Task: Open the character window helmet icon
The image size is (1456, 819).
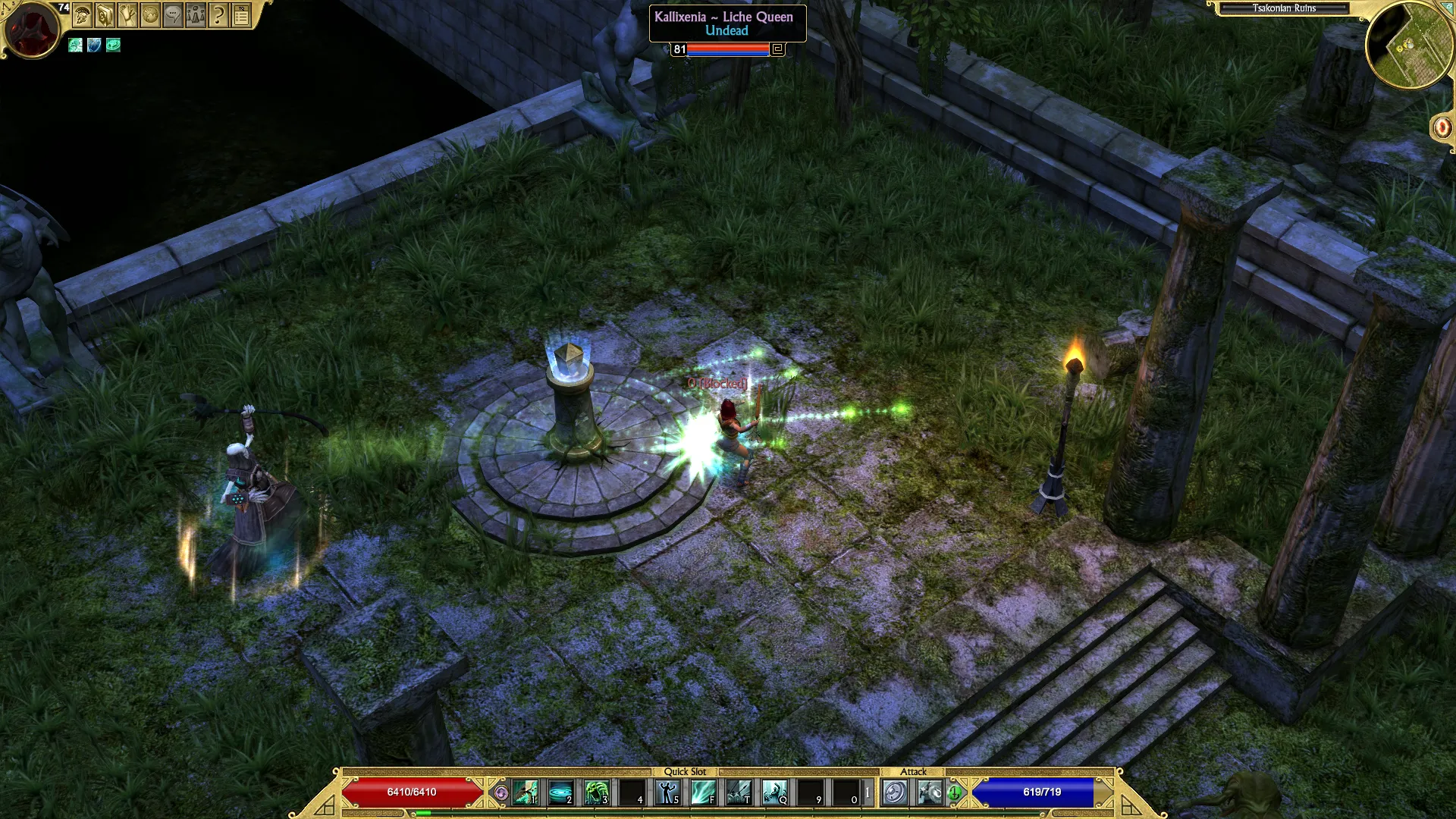Action: 82,15
